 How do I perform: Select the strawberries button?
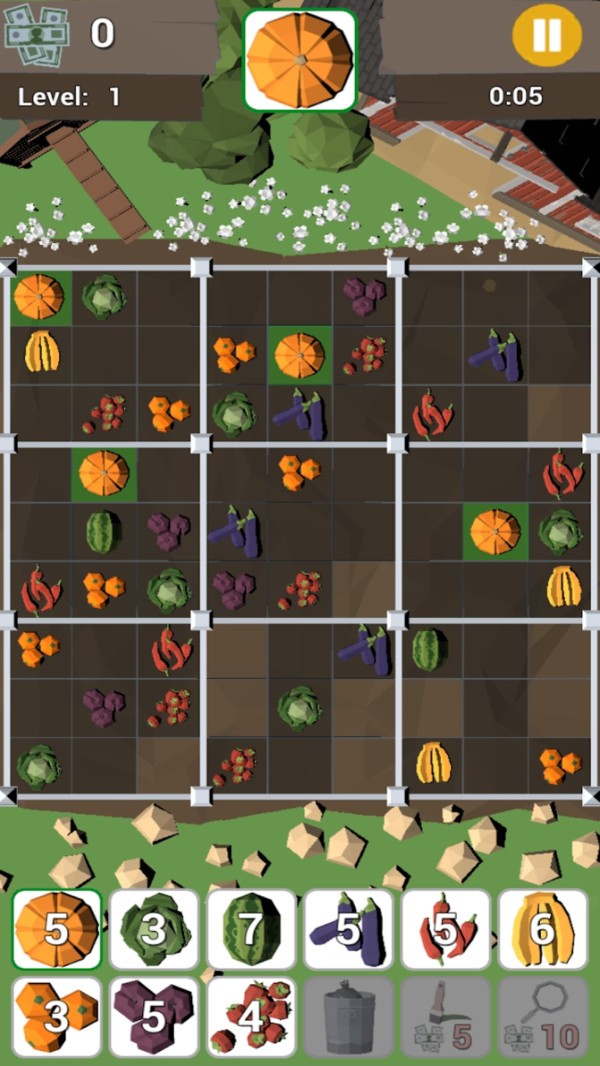[x=251, y=1016]
